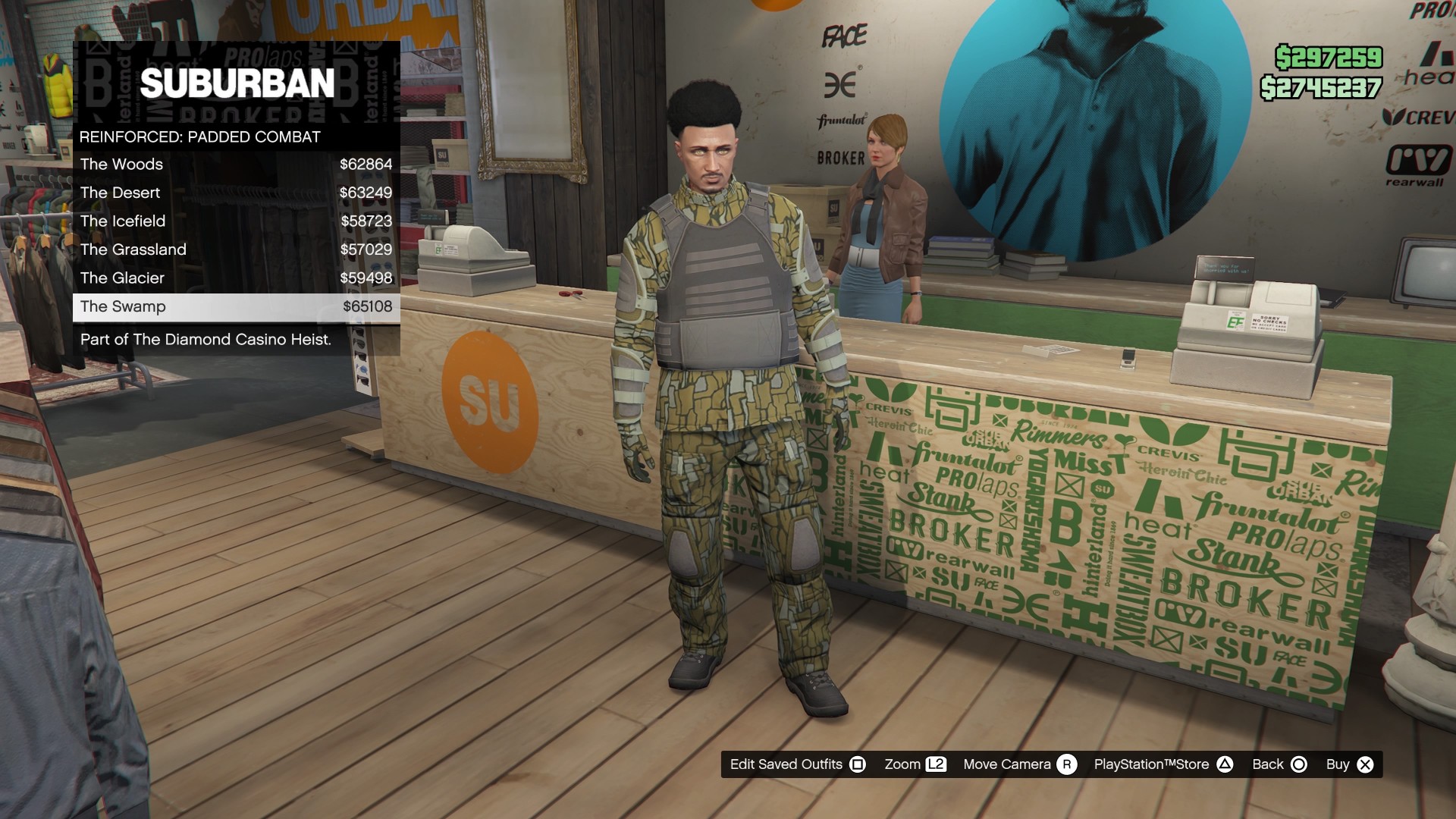1456x819 pixels.
Task: Click the Diamond Casino Heist description text
Action: [x=205, y=340]
